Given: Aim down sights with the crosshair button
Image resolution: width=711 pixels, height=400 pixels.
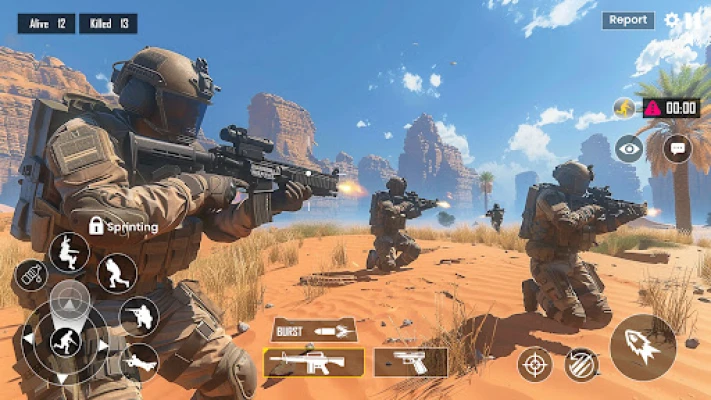Looking at the screenshot, I should pos(535,364).
